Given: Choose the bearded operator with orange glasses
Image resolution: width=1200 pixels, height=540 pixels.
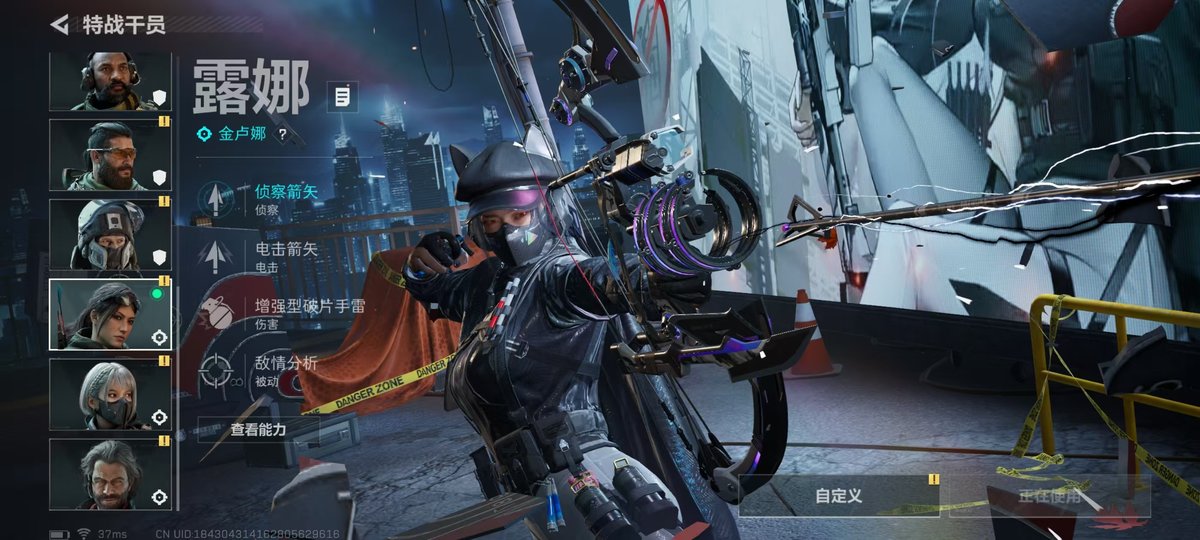Looking at the screenshot, I should tap(110, 155).
